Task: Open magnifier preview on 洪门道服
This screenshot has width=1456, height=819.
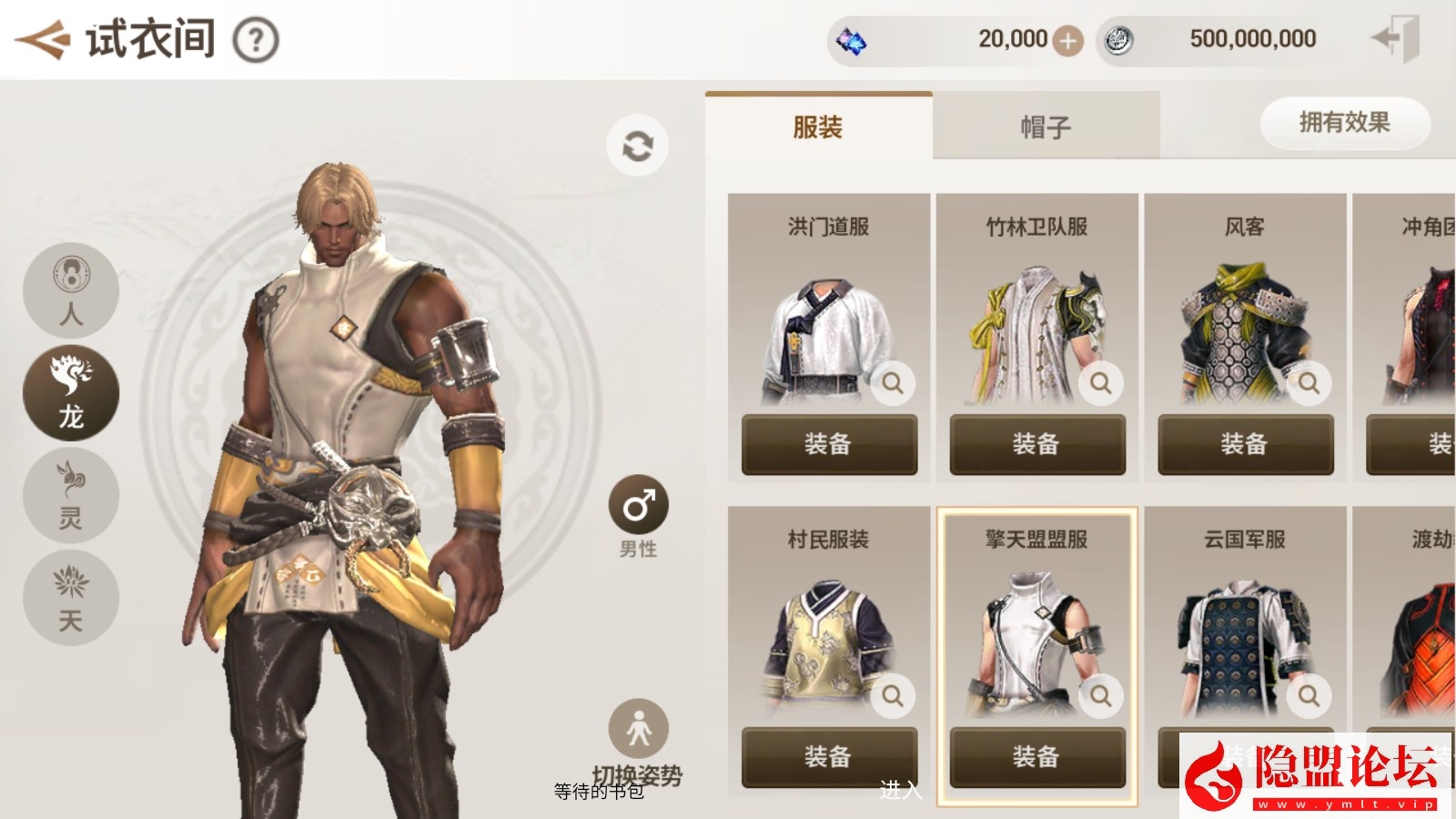Action: click(893, 384)
